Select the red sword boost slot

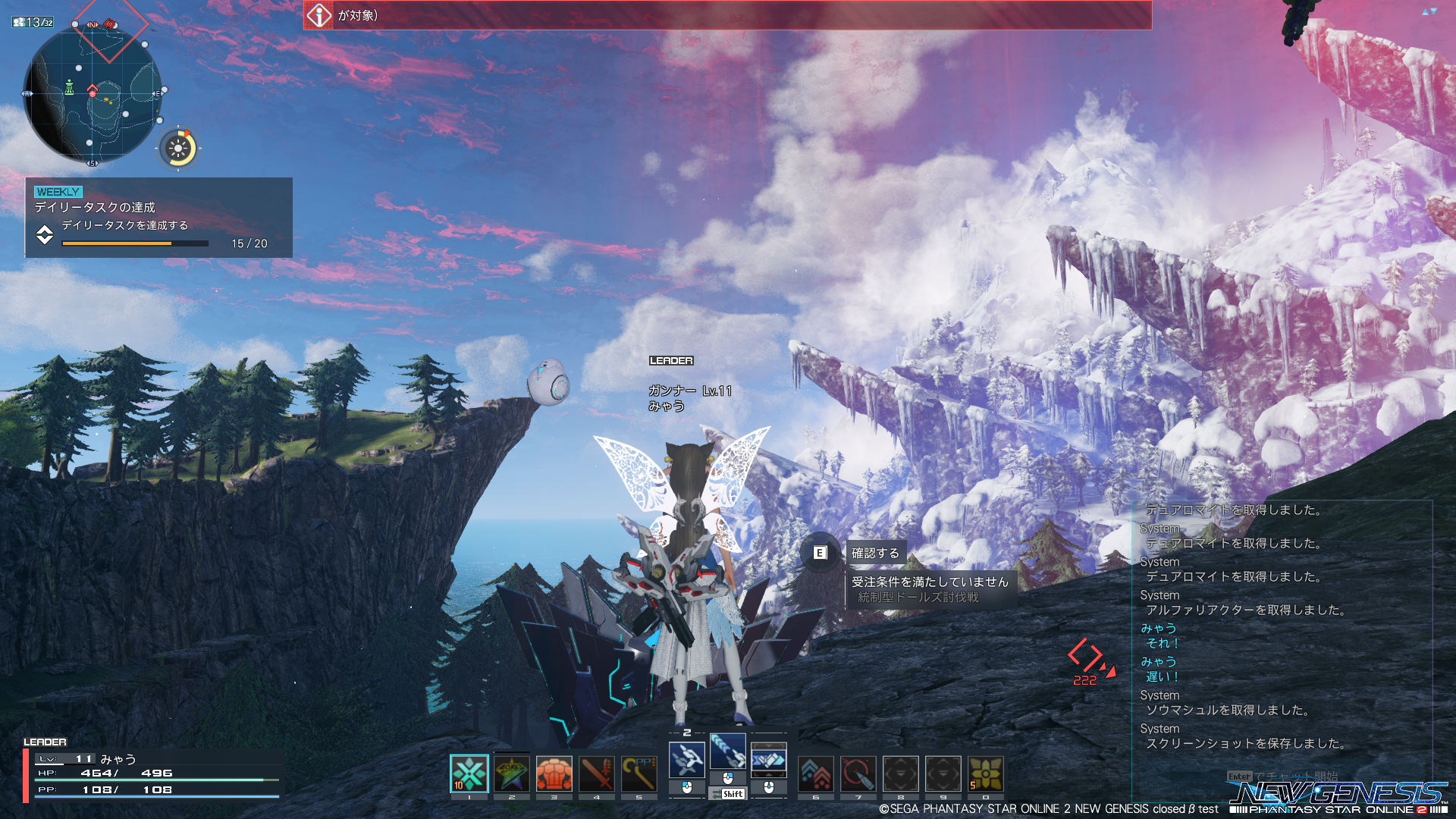click(597, 774)
